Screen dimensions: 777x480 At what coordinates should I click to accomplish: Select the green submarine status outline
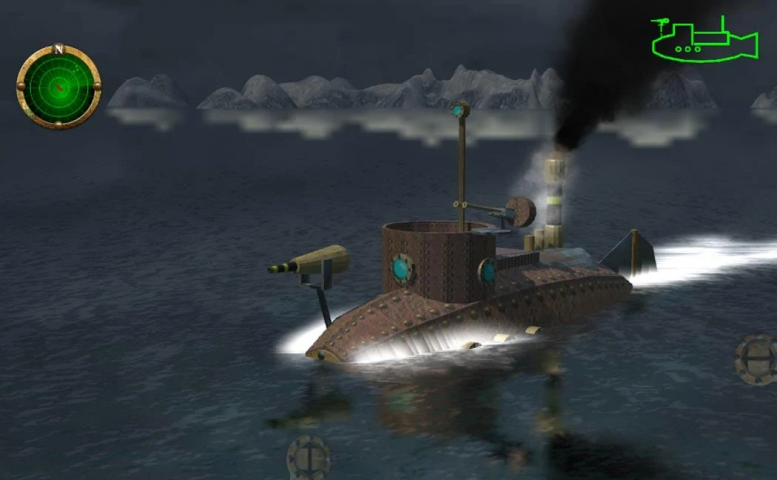[703, 40]
